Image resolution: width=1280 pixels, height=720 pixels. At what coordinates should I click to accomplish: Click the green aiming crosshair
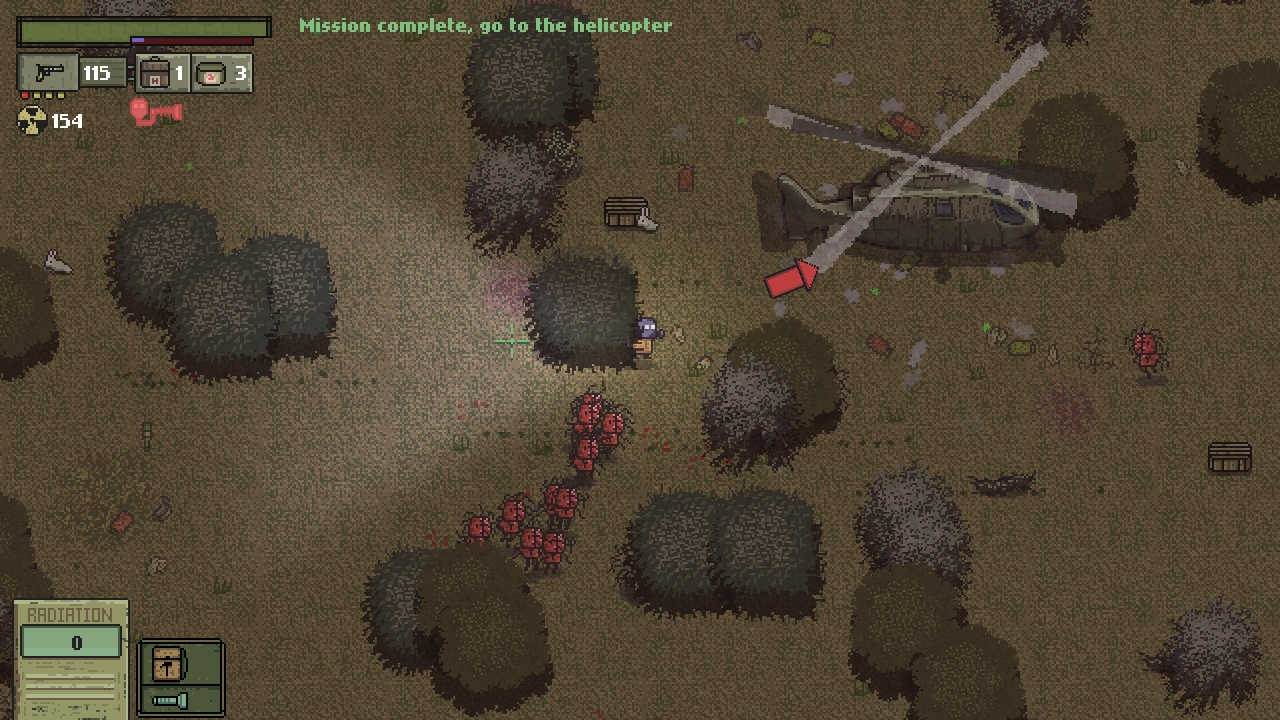[511, 343]
